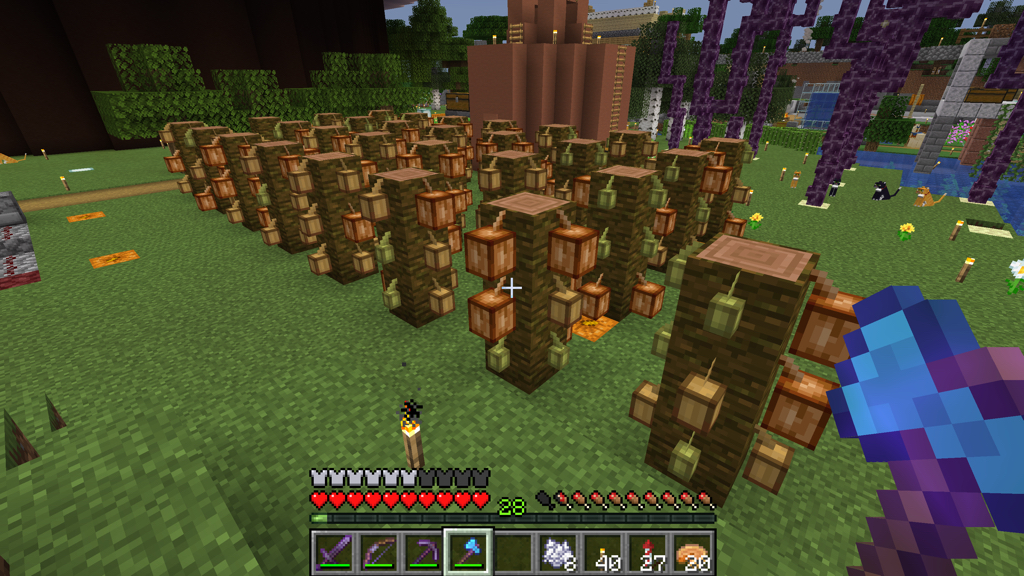The image size is (1024, 576).
Task: Select the white bone meal stack
Action: [558, 552]
